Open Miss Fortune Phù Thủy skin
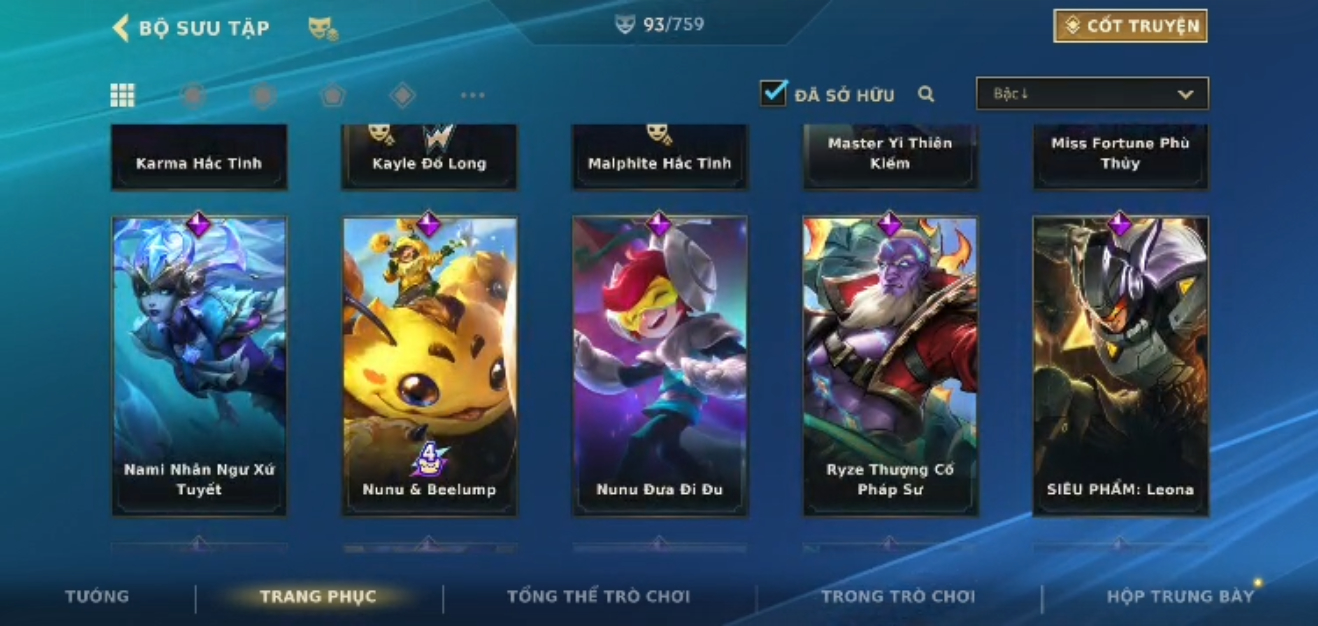 coord(1120,156)
